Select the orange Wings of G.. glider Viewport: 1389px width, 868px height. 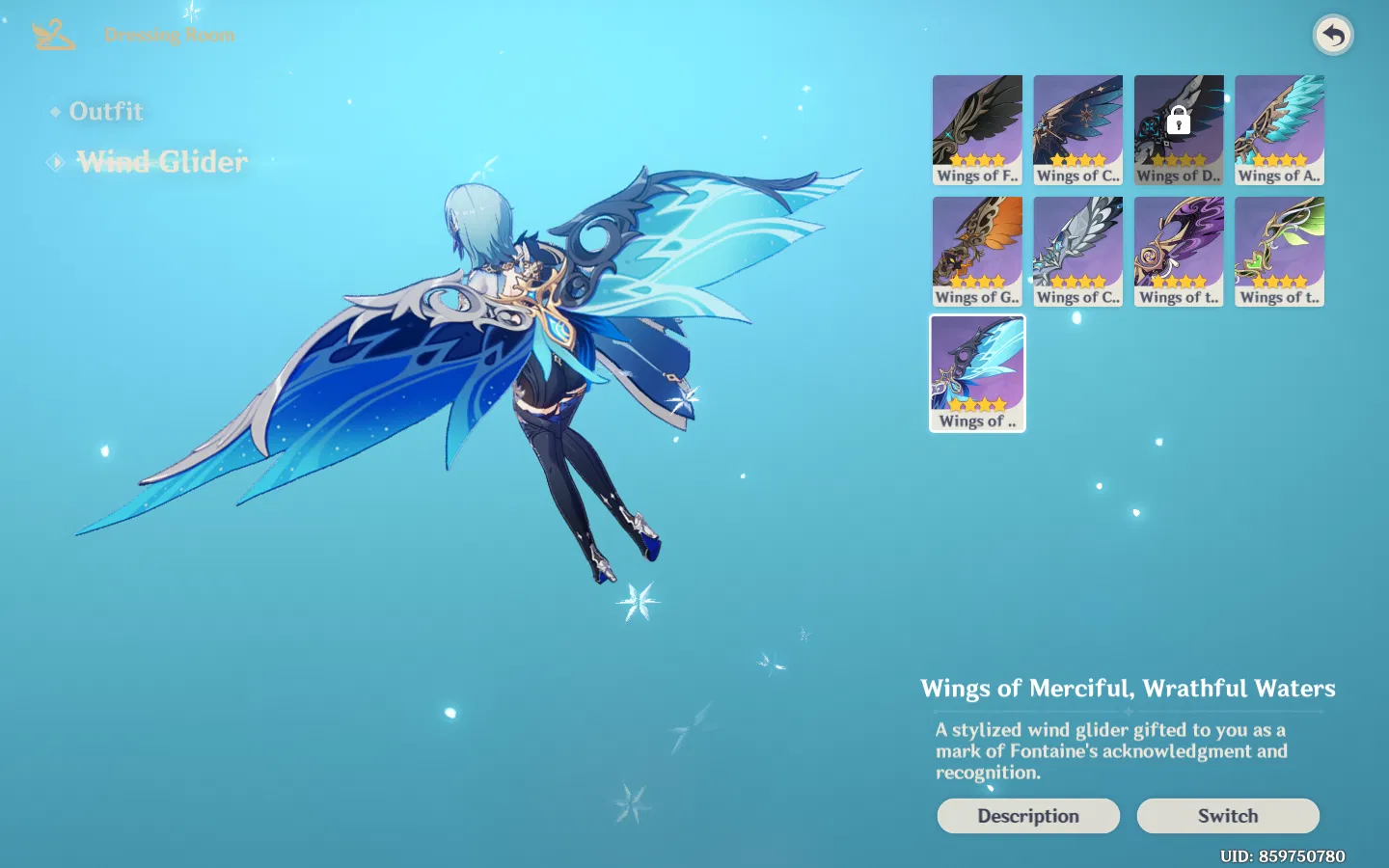[977, 250]
